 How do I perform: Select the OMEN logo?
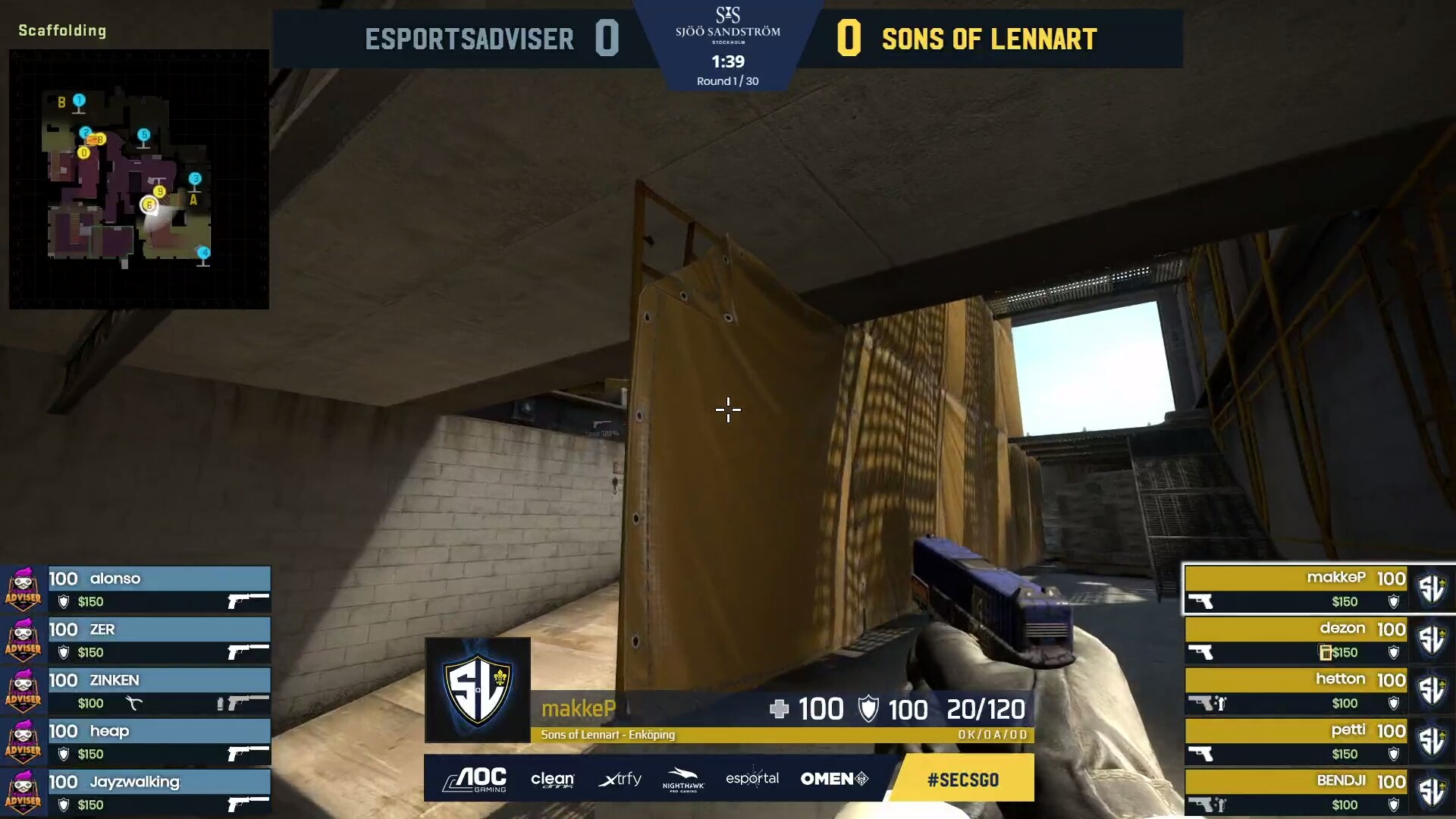click(833, 779)
